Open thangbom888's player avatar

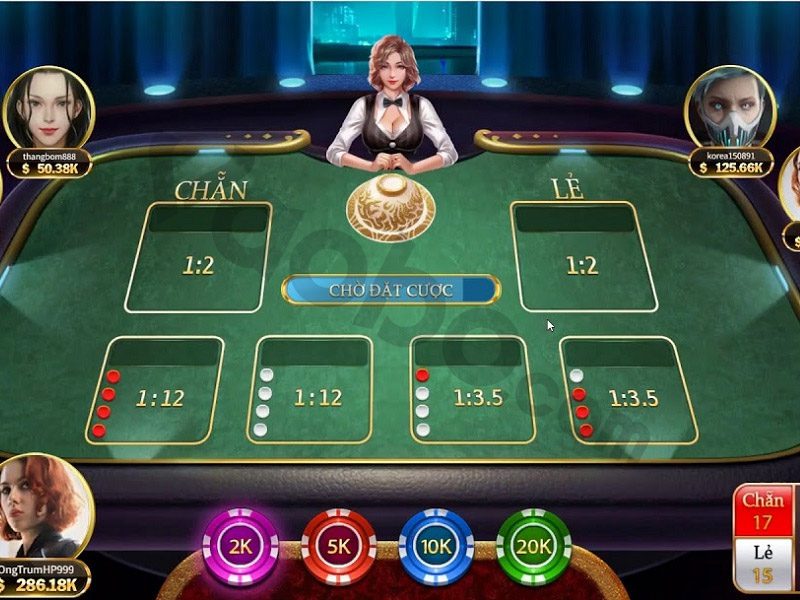pos(48,108)
